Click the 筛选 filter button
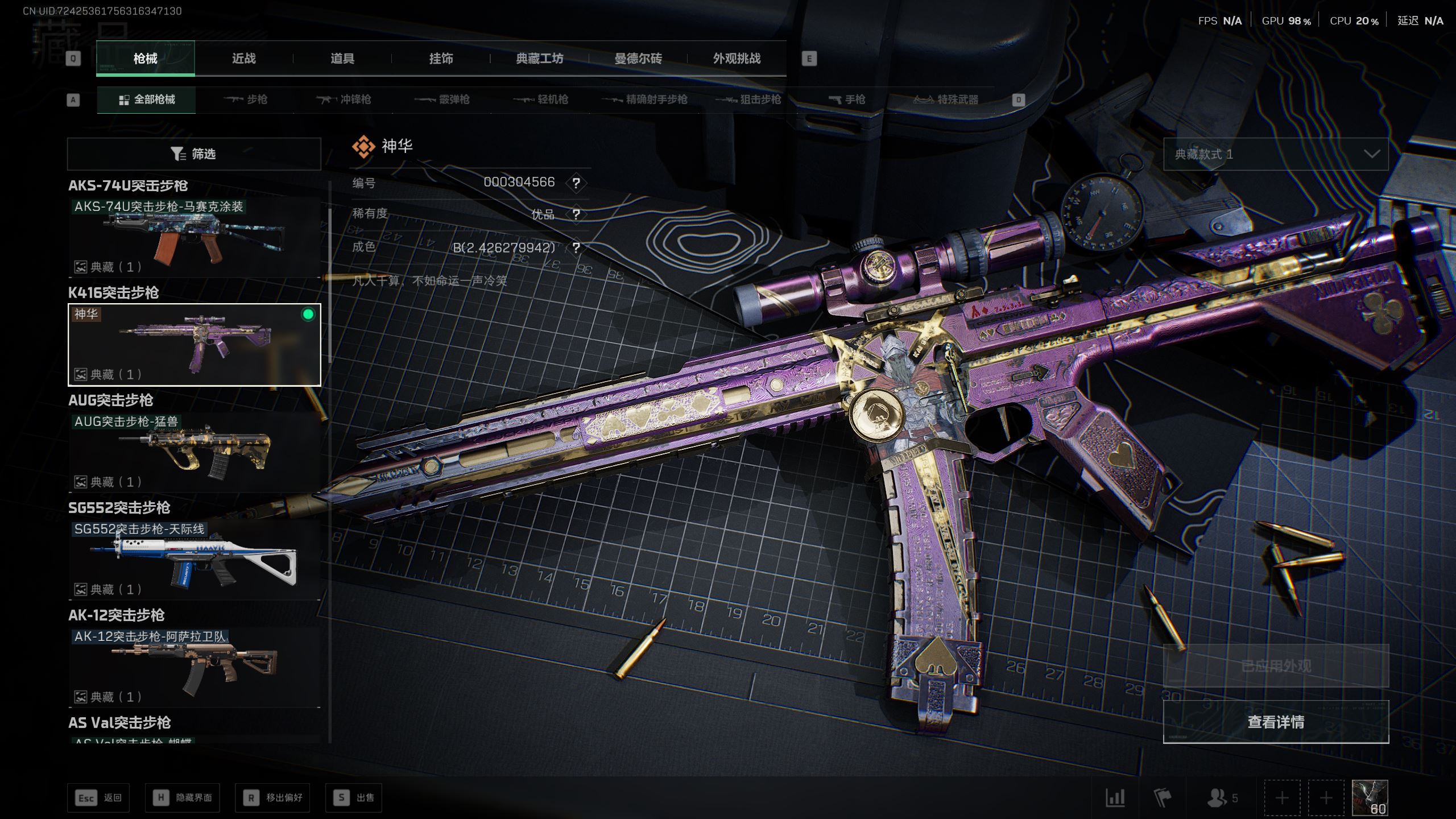Viewport: 1456px width, 819px height. click(194, 154)
